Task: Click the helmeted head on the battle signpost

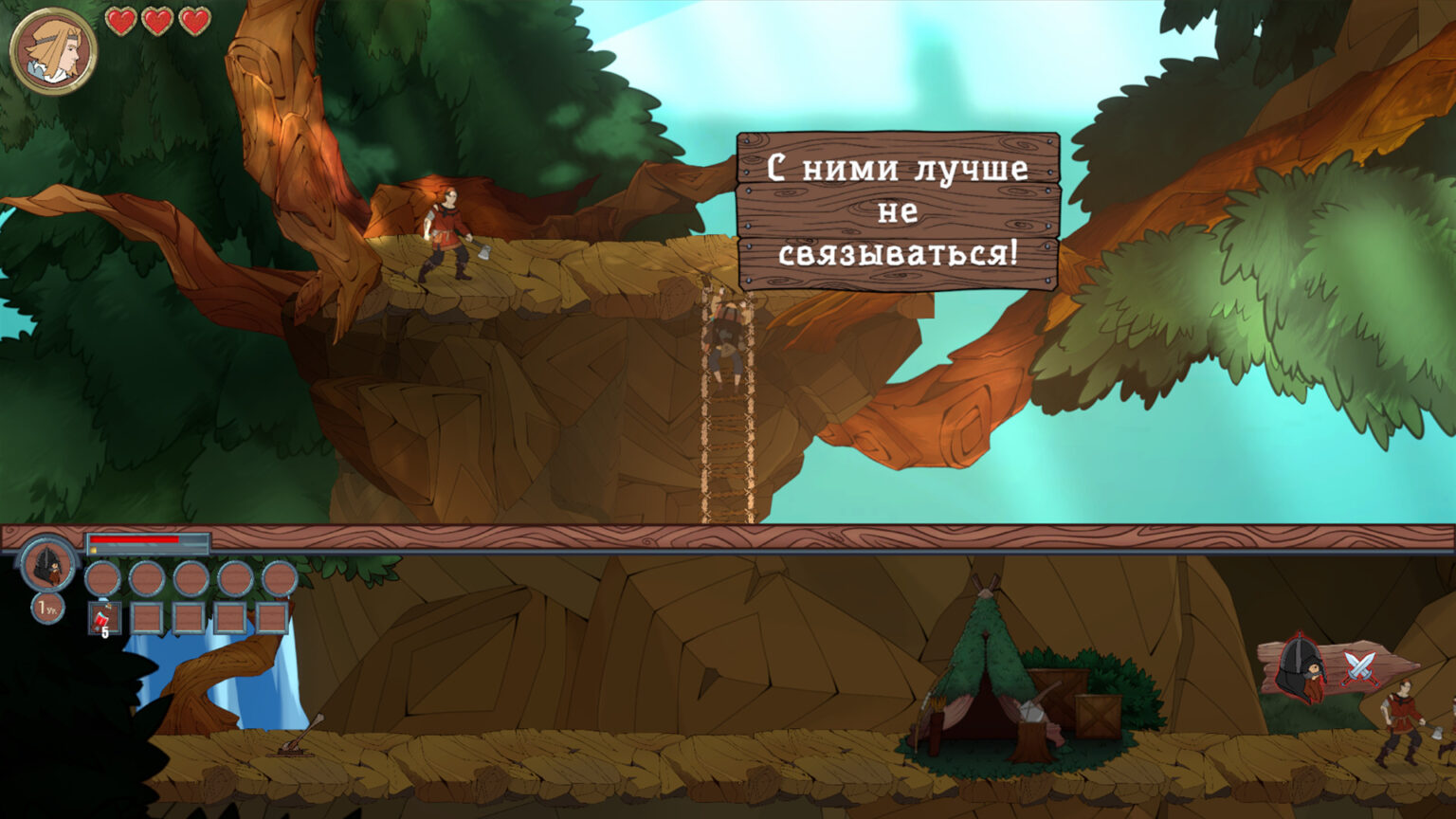Action: click(1301, 669)
